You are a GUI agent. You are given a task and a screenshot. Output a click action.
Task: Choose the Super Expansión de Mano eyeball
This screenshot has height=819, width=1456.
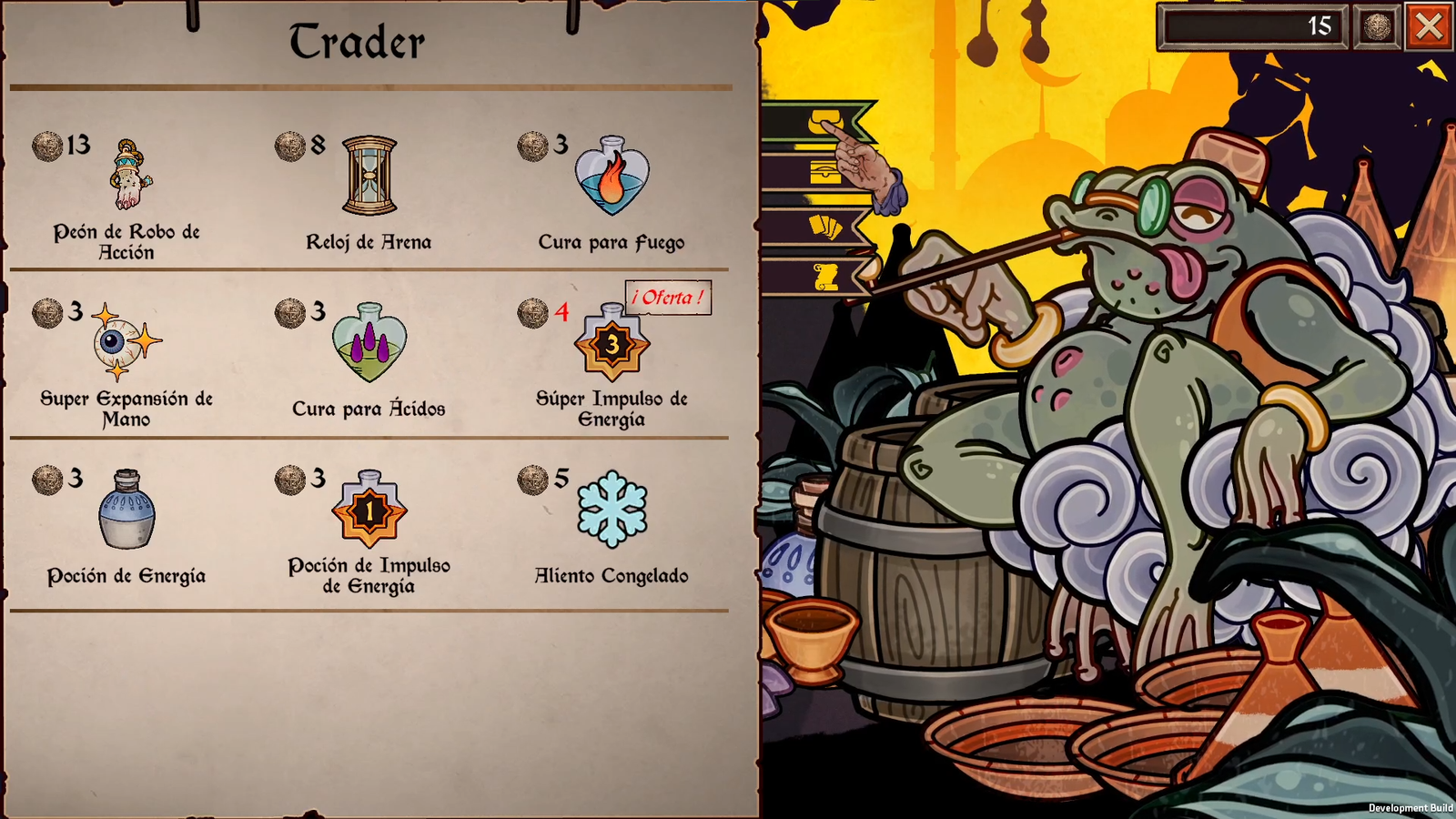point(126,342)
